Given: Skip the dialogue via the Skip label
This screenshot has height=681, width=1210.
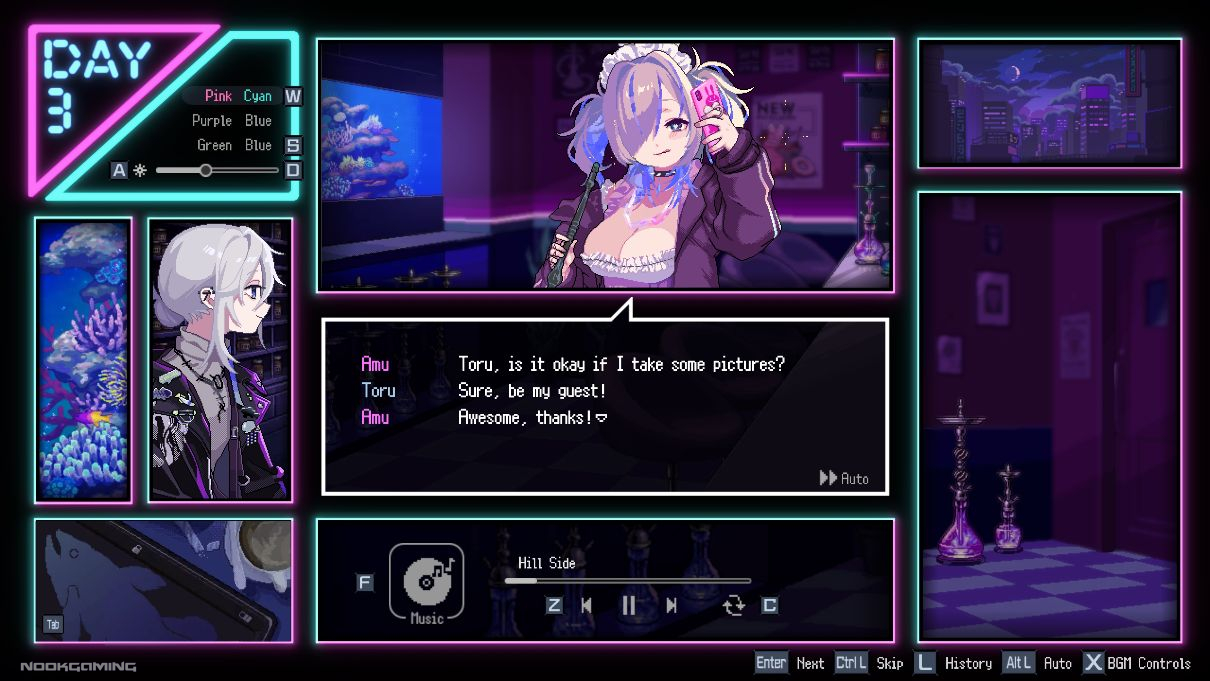Looking at the screenshot, I should pyautogui.click(x=889, y=663).
